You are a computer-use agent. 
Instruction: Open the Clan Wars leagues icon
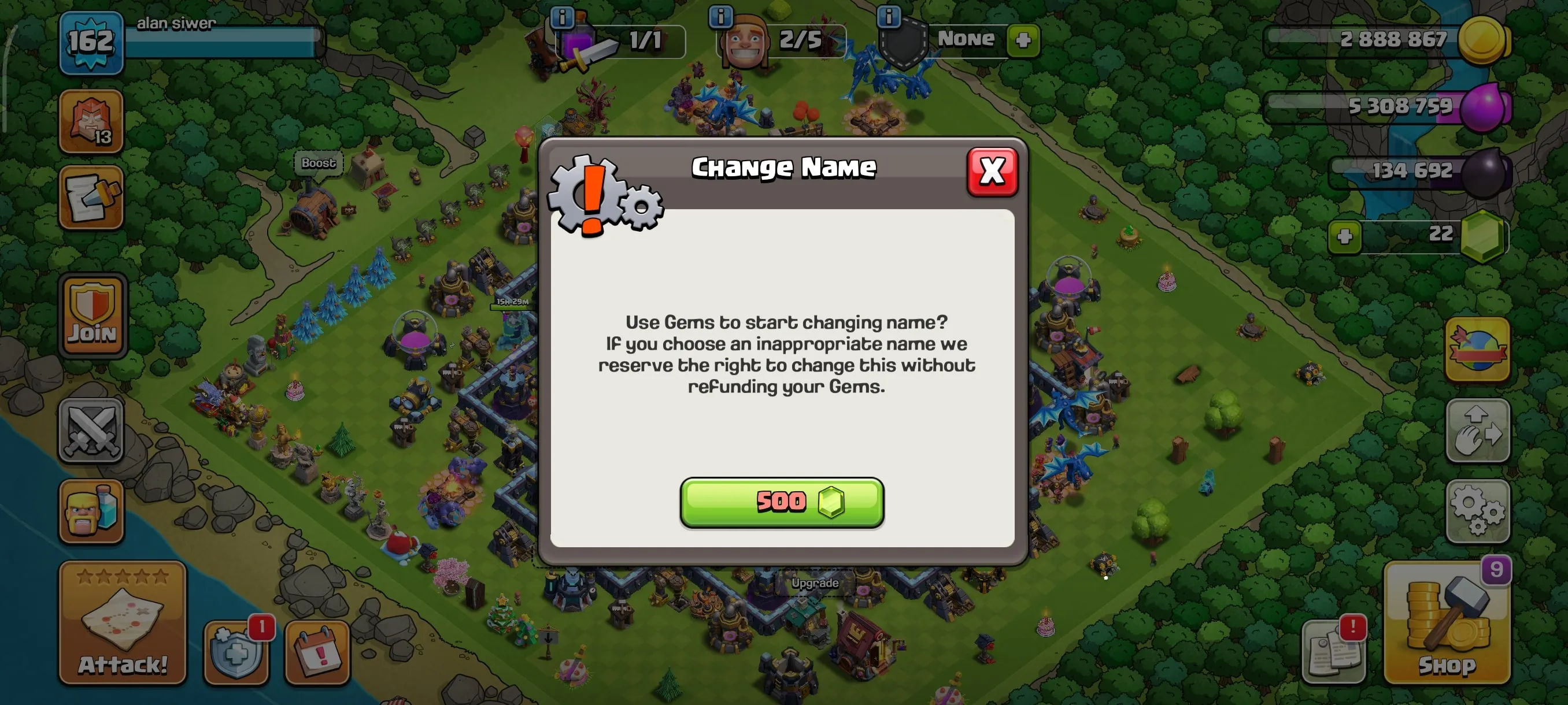point(91,122)
